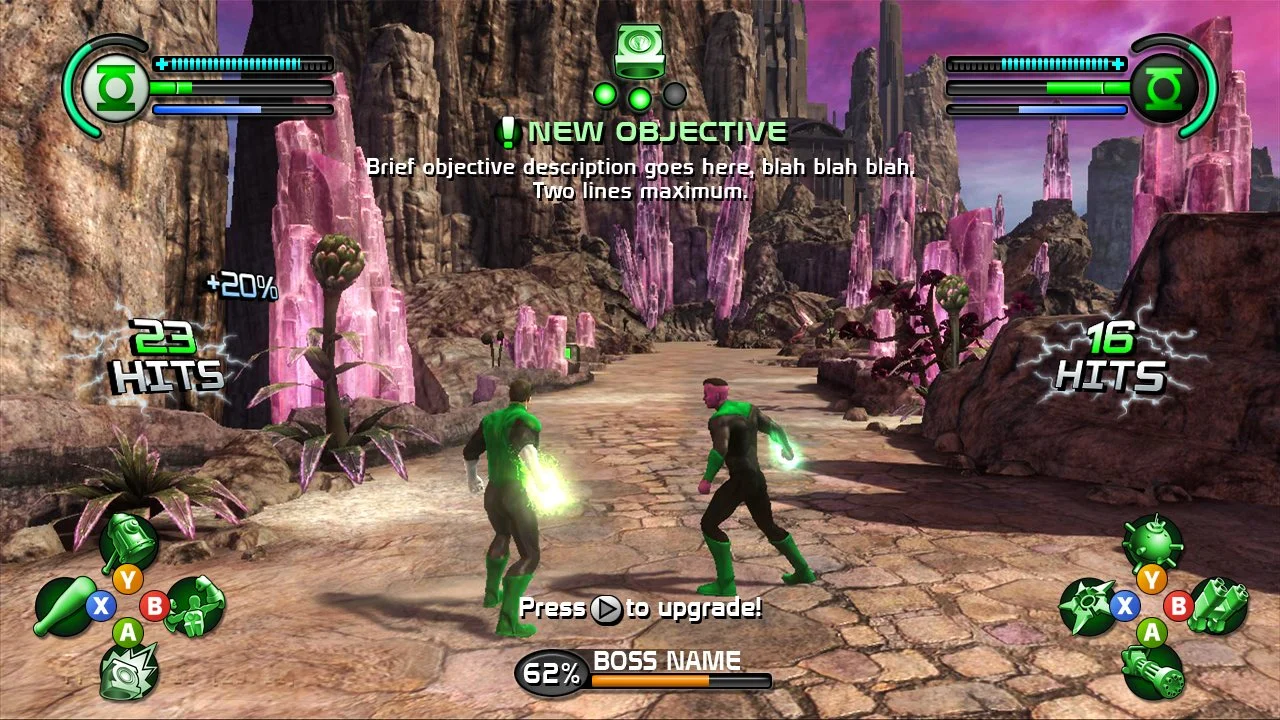Open the New Objective notification
Screen dimensions: 1280x720
click(x=645, y=132)
